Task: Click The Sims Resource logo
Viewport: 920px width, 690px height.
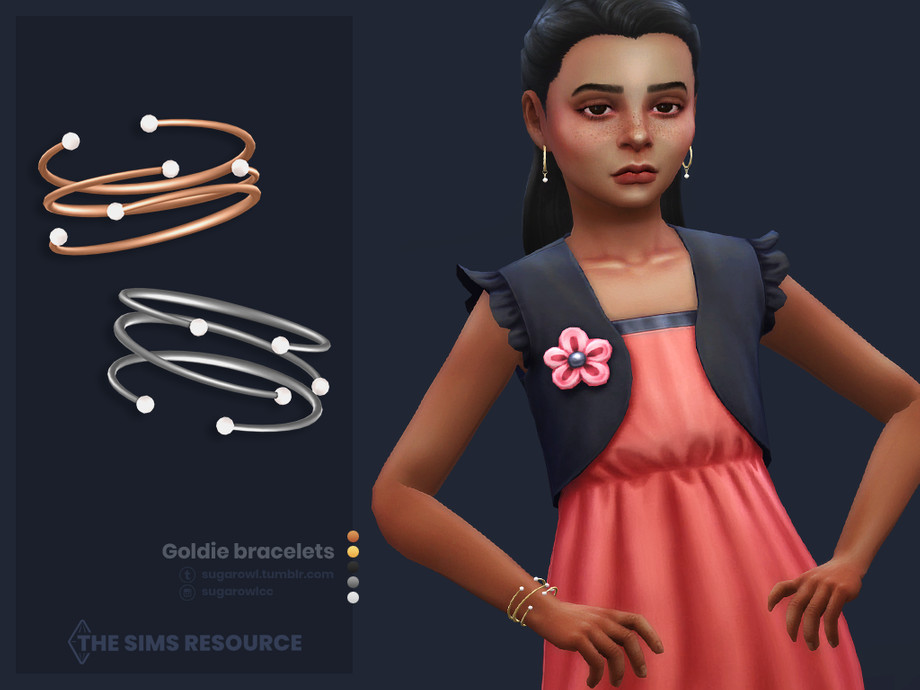Action: 184,642
